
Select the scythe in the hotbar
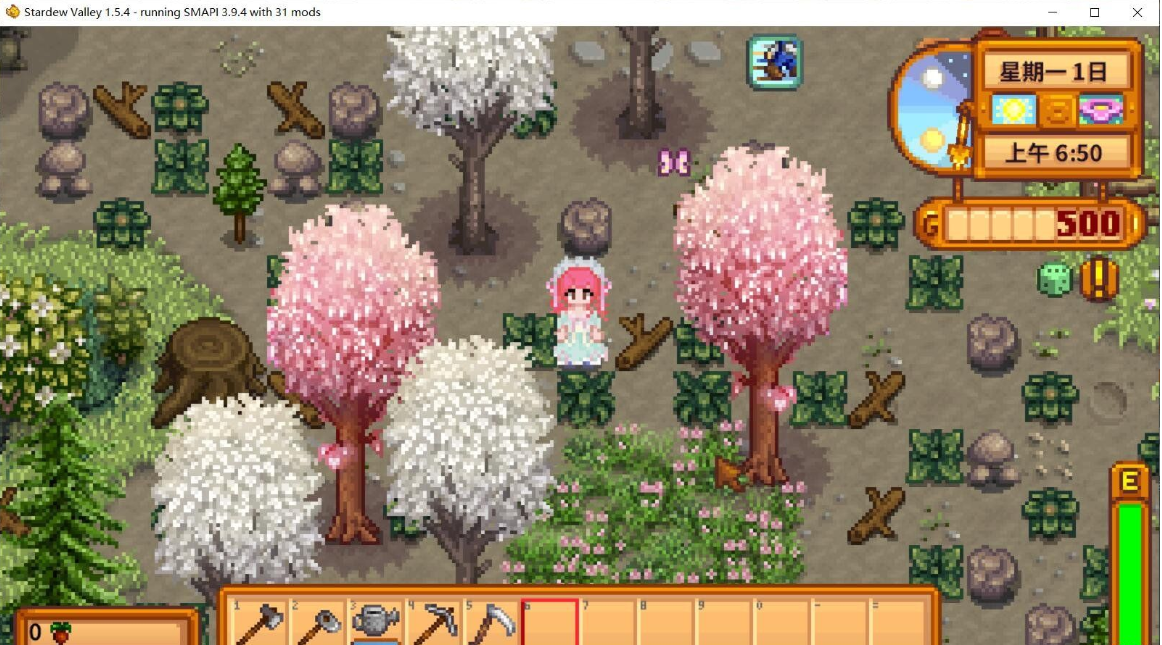click(492, 624)
